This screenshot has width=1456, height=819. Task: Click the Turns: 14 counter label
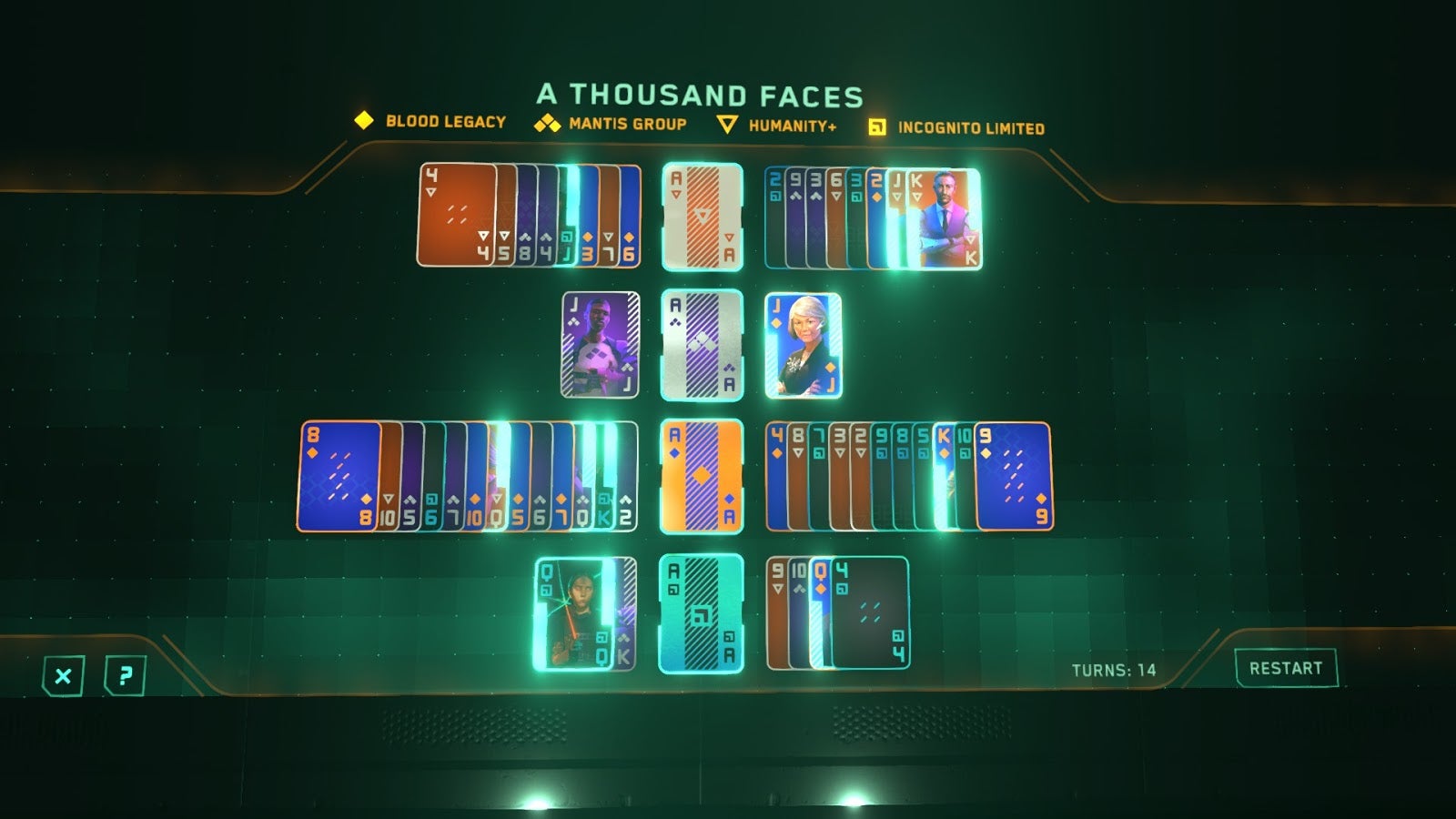click(x=1112, y=668)
